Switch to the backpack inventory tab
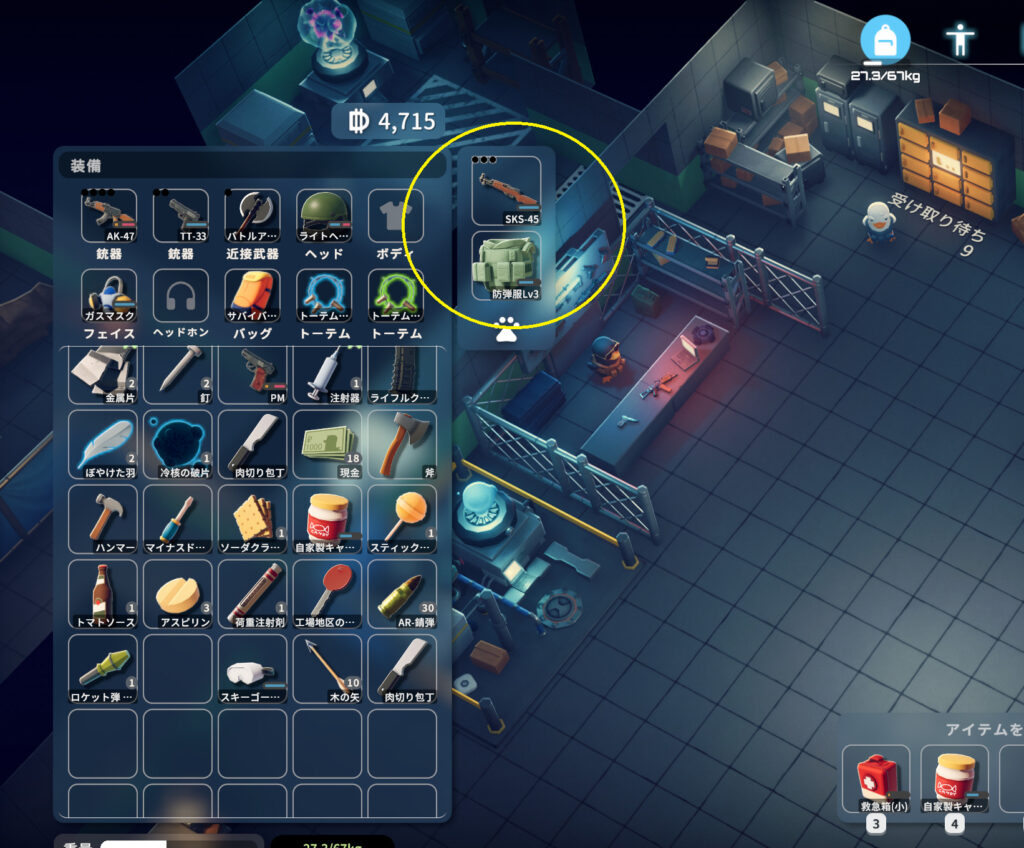Image resolution: width=1024 pixels, height=848 pixels. (x=885, y=40)
